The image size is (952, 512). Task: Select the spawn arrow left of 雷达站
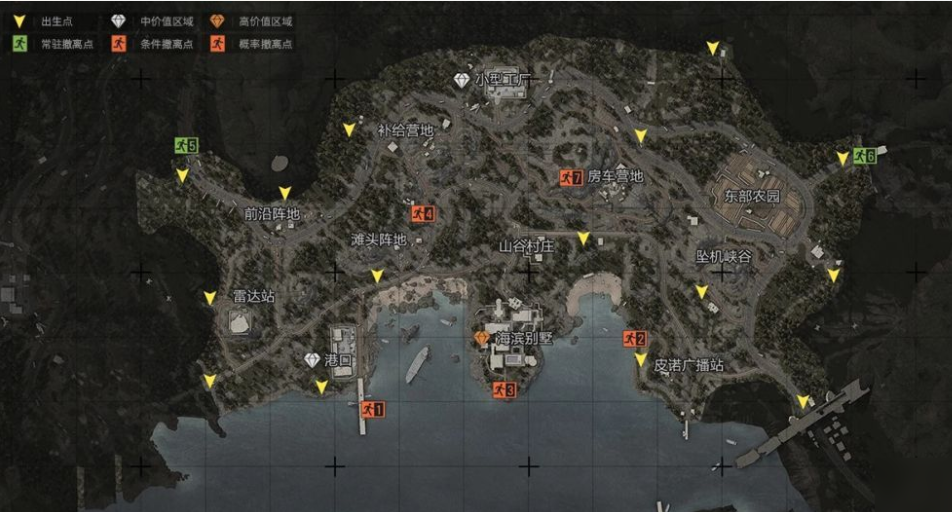point(209,298)
